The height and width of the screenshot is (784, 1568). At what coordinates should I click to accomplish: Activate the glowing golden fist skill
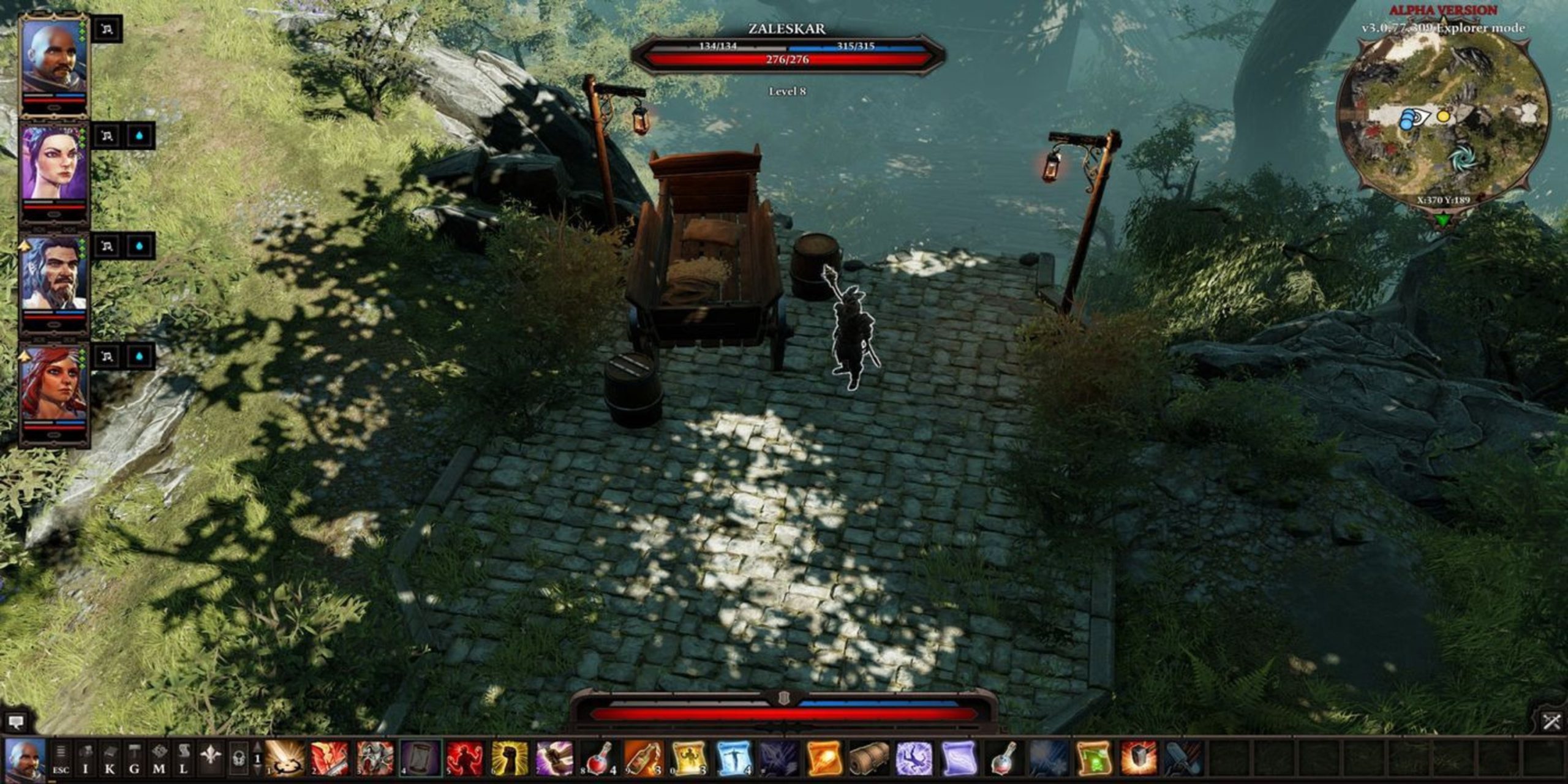pyautogui.click(x=510, y=759)
